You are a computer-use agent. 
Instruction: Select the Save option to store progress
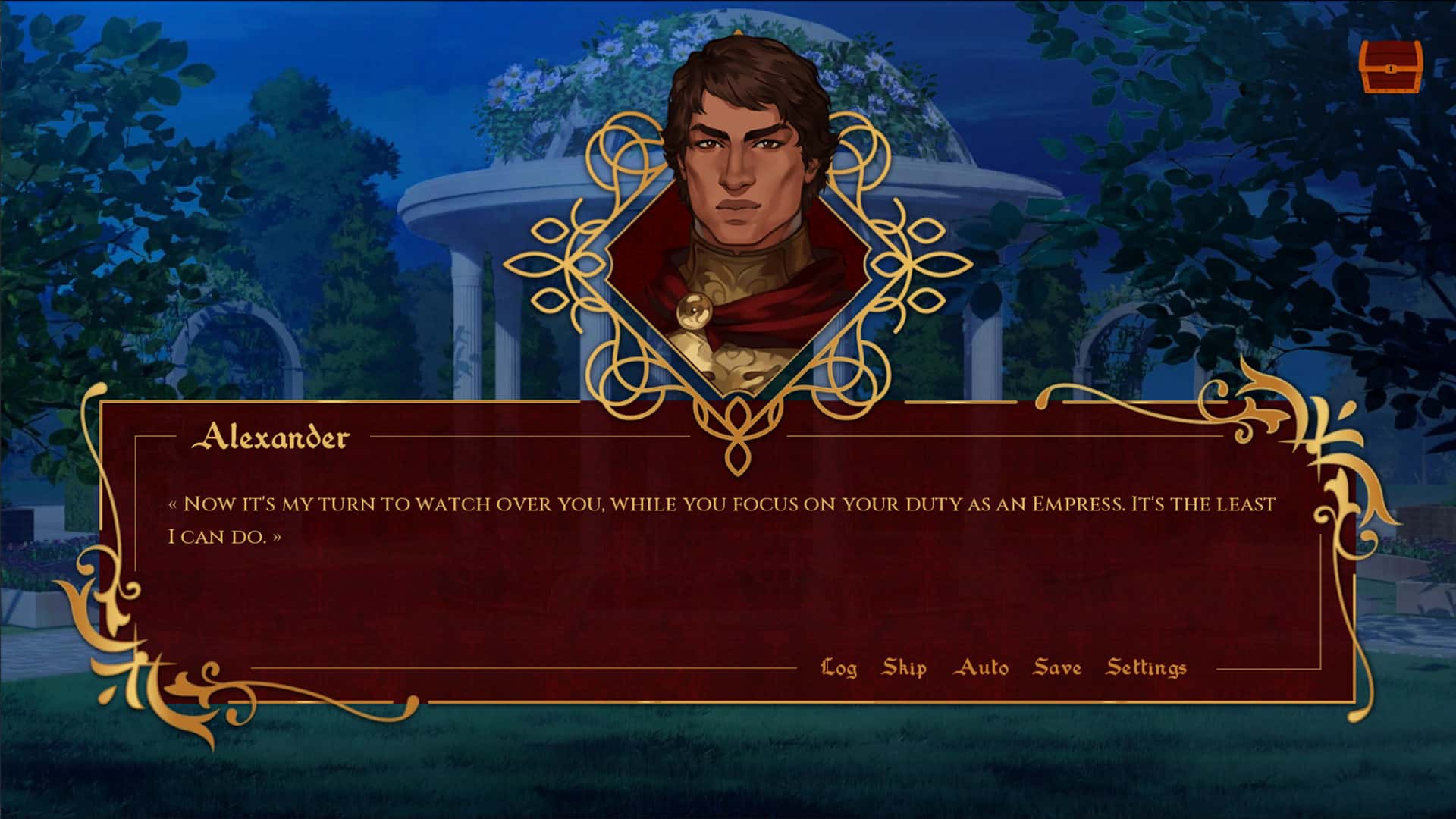(x=1056, y=668)
